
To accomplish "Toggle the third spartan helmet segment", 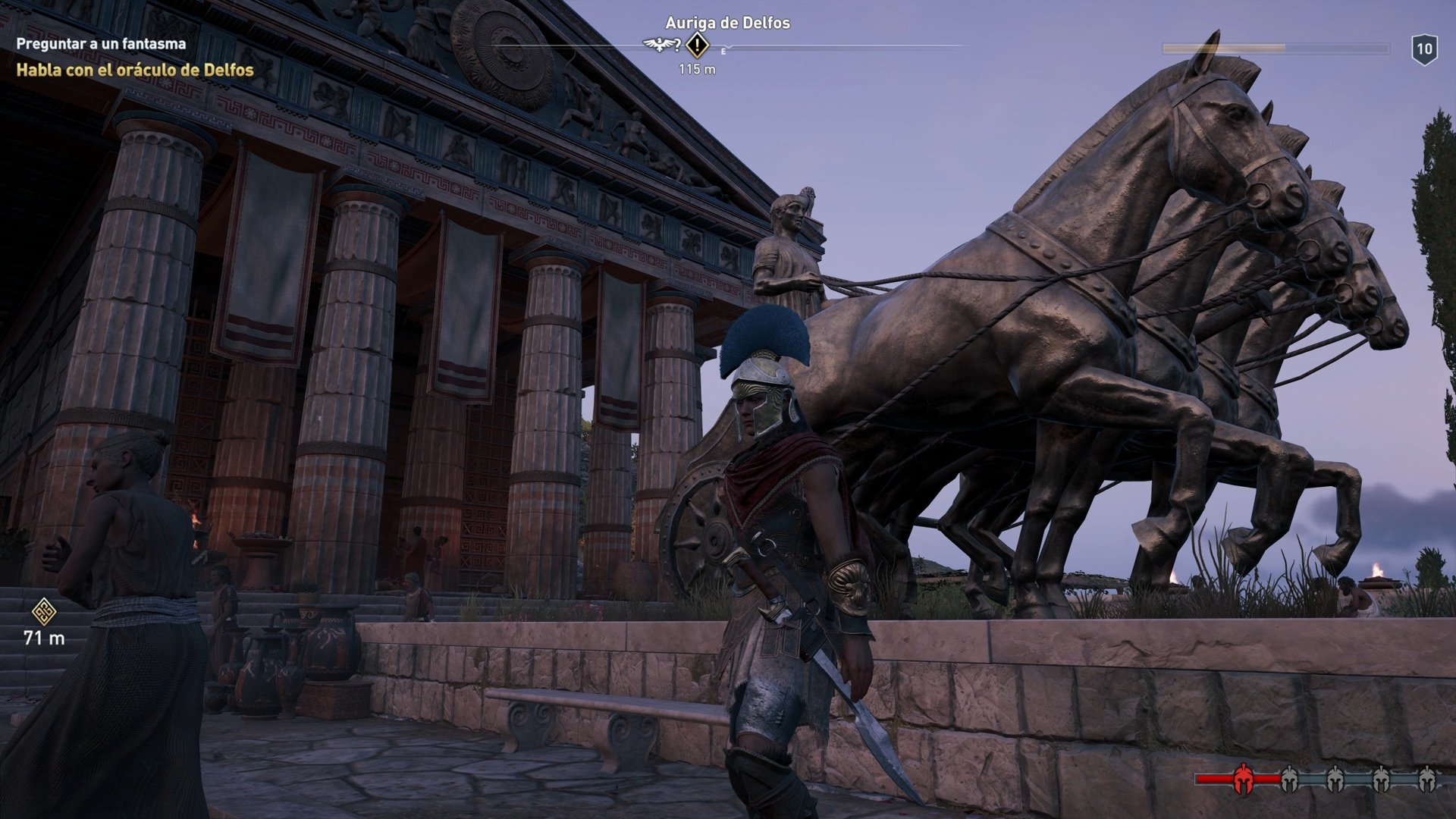I will click(1335, 777).
